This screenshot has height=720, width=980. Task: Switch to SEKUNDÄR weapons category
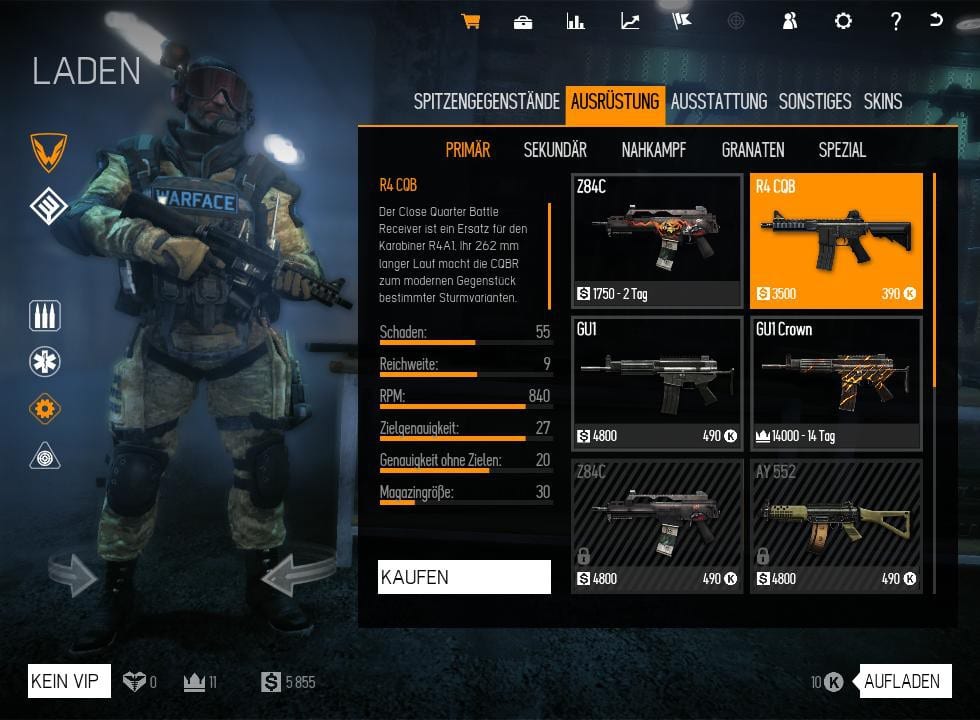click(x=555, y=150)
